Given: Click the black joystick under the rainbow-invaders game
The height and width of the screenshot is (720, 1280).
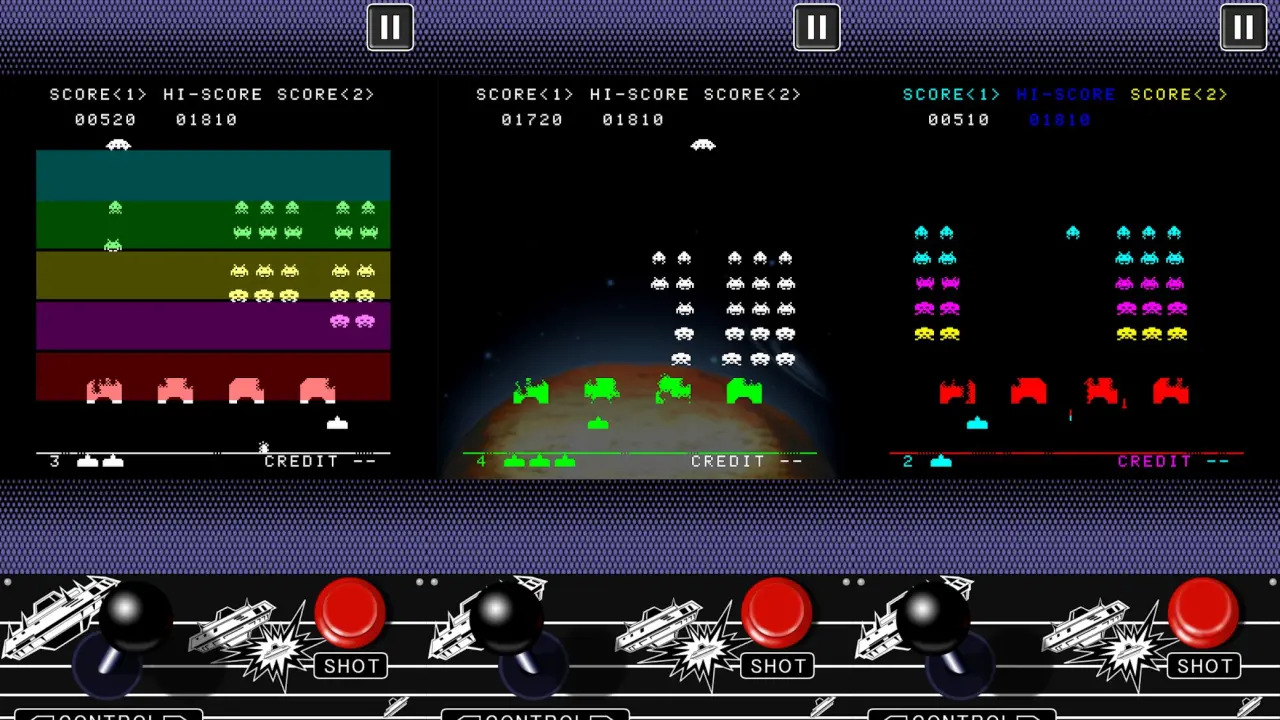Looking at the screenshot, I should point(932,610).
